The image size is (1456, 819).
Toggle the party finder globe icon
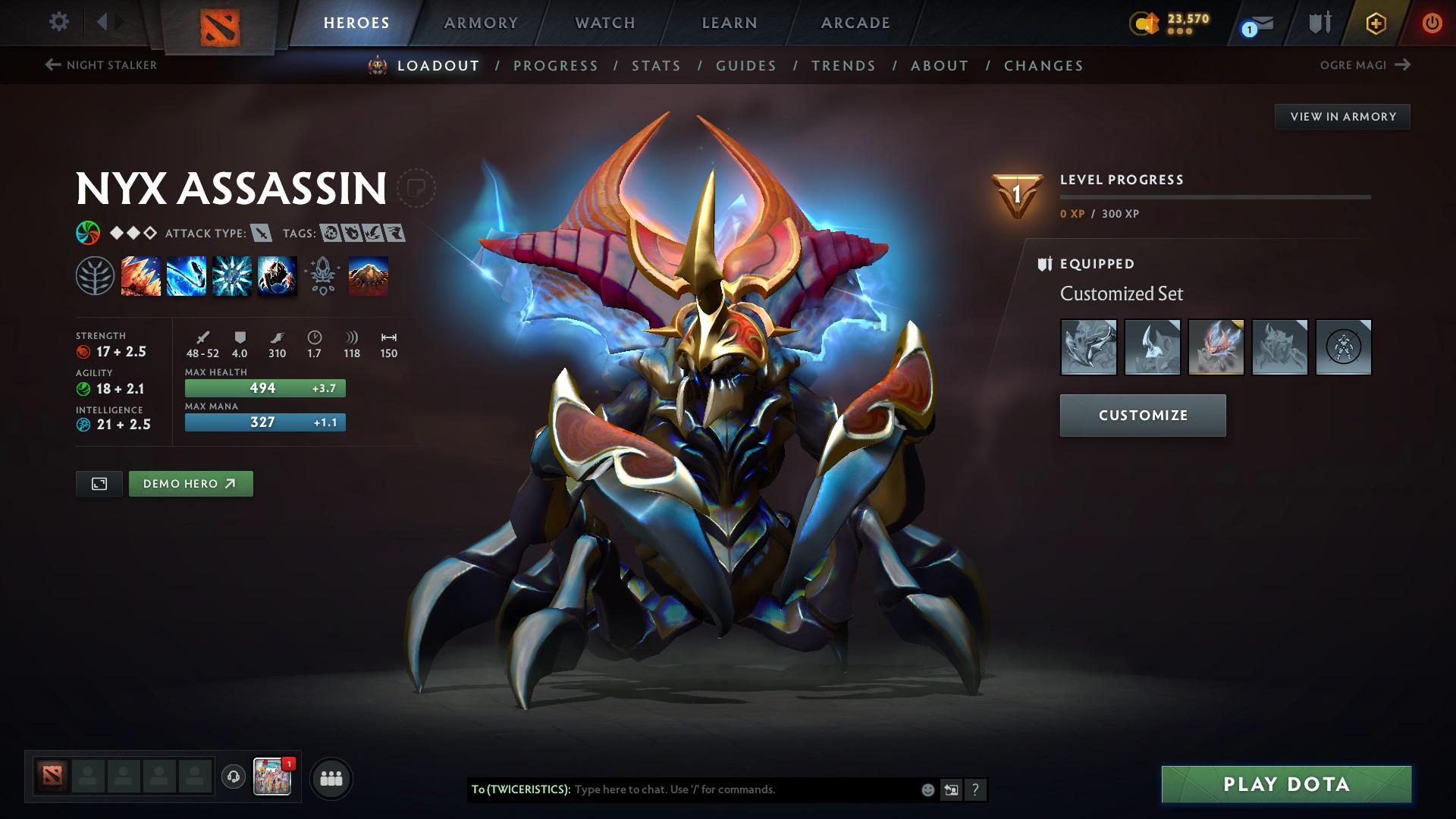[x=234, y=777]
